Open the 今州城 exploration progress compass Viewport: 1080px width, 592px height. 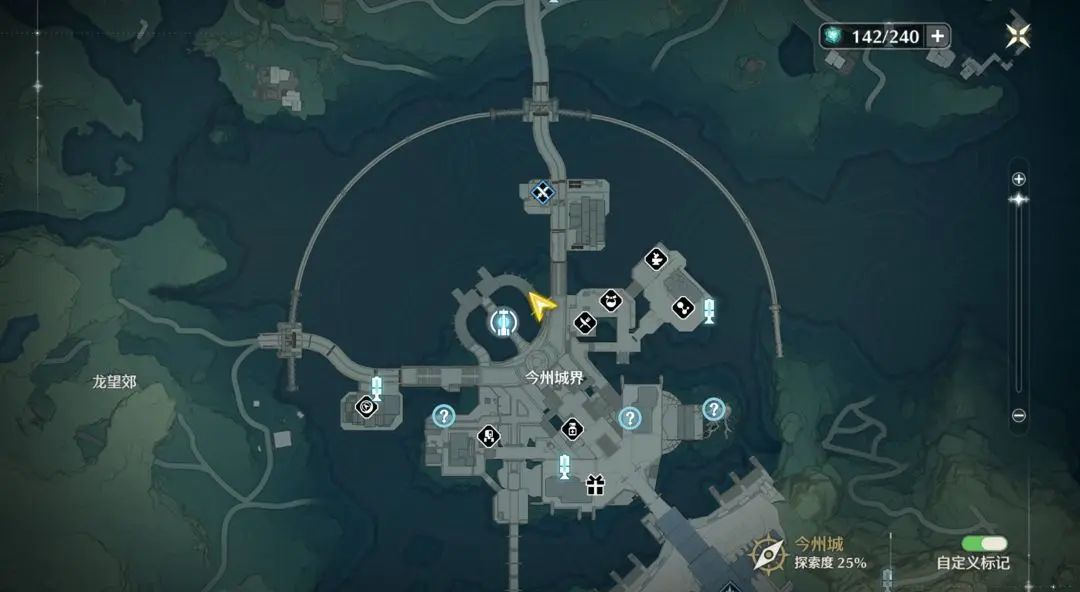coord(768,553)
